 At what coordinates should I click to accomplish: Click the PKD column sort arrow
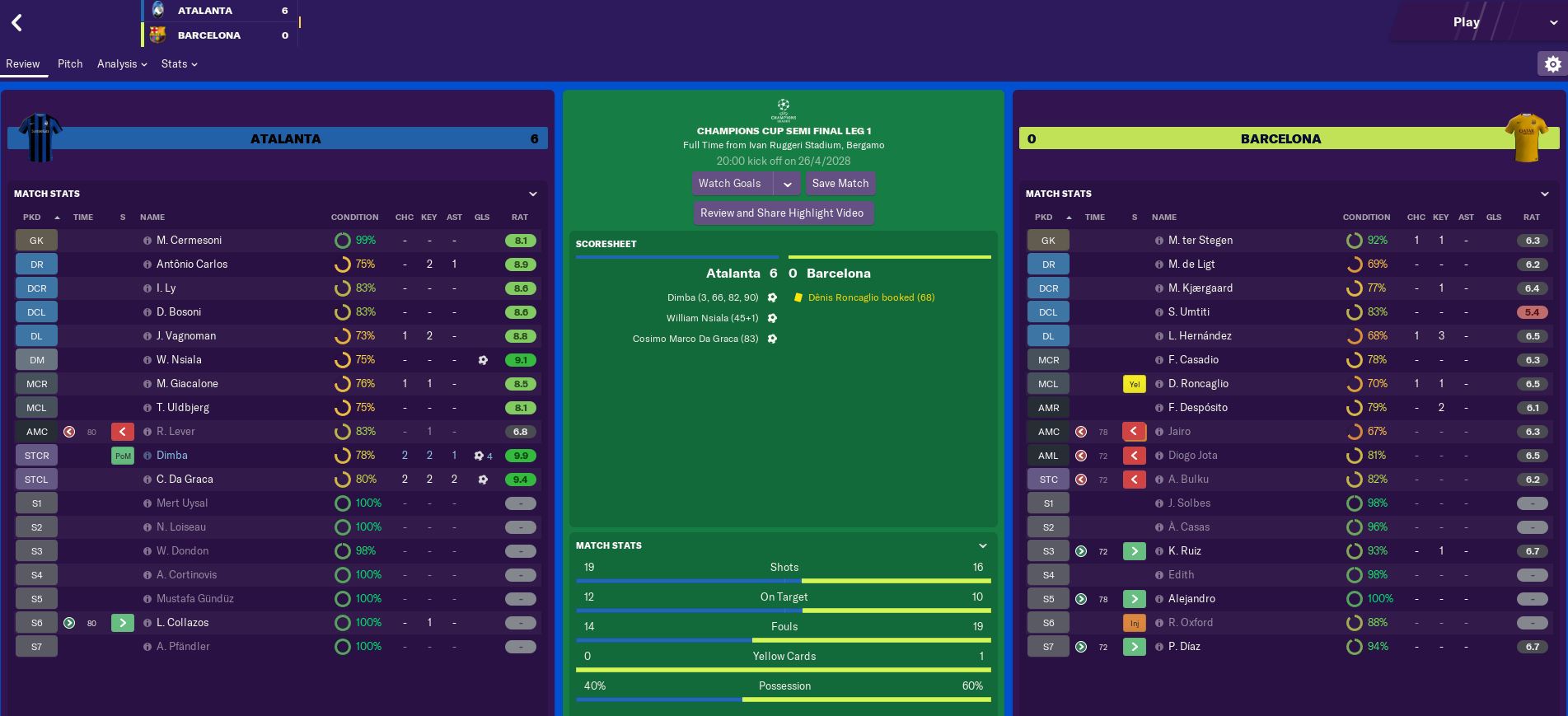[56, 217]
